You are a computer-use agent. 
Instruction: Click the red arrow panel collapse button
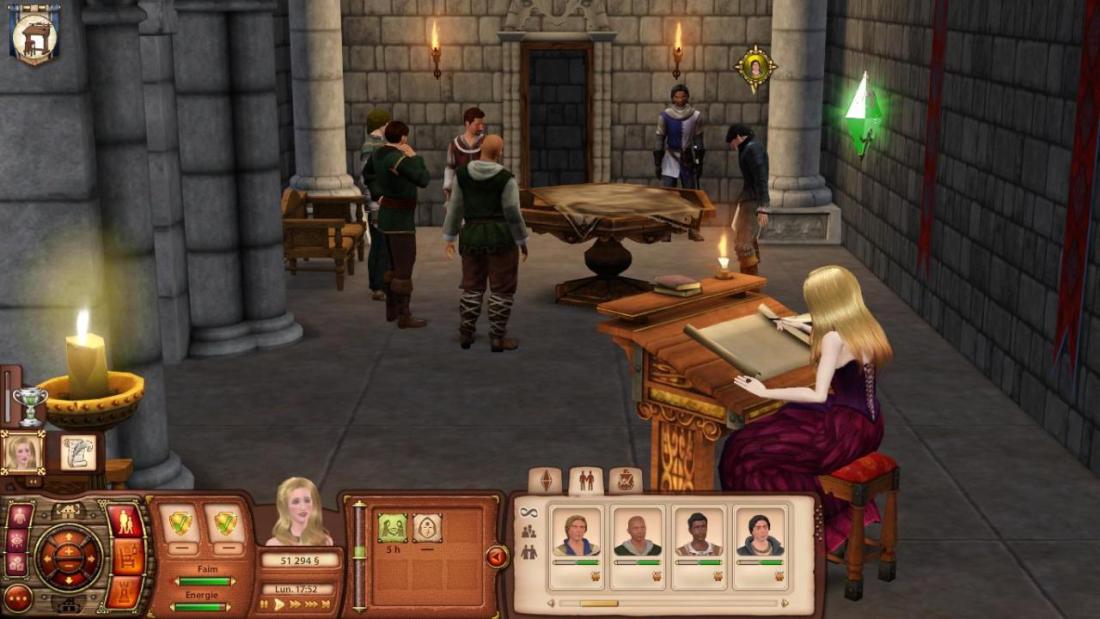click(x=497, y=556)
